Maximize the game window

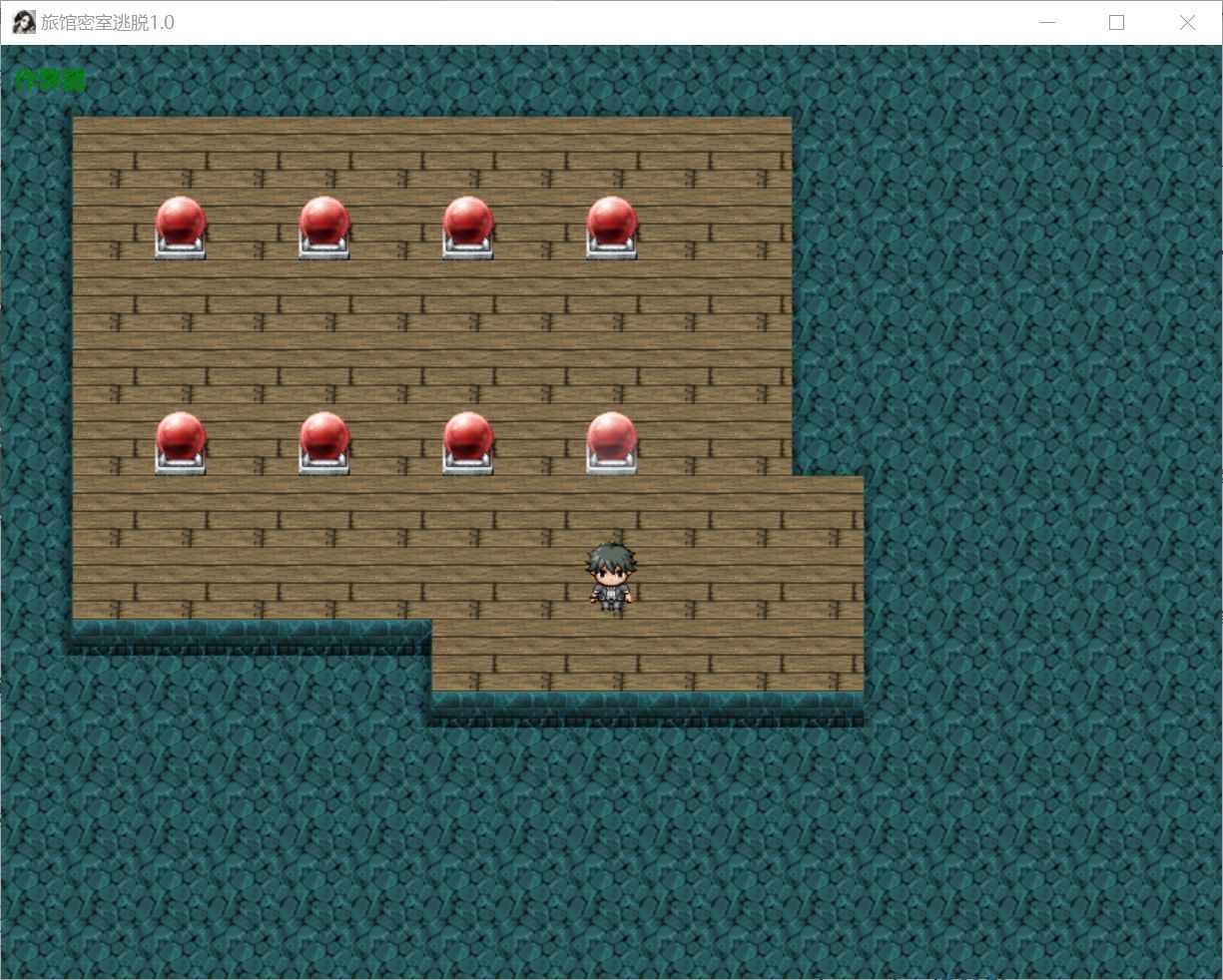coord(1117,23)
